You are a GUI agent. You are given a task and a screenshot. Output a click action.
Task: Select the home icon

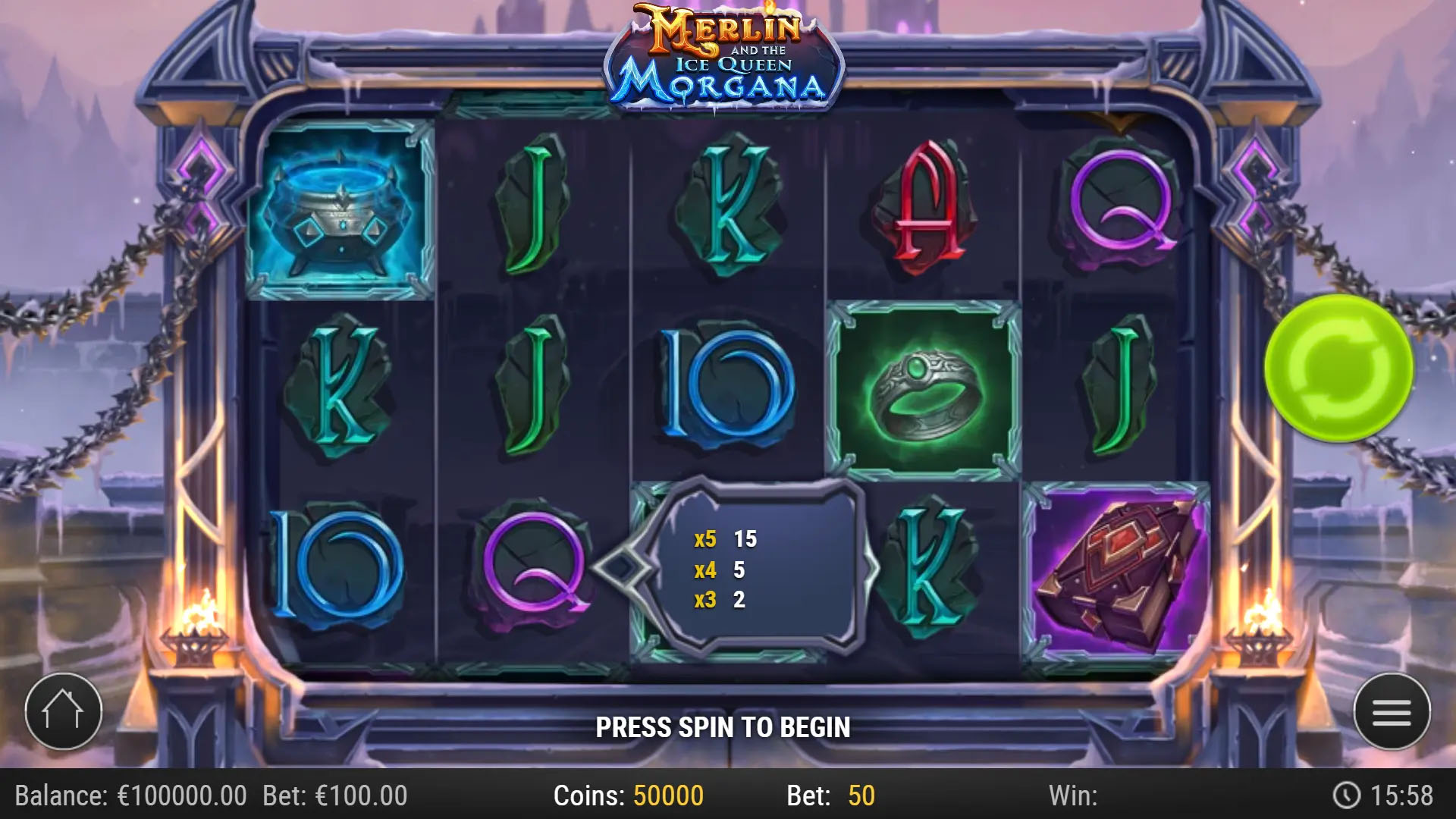coord(64,711)
